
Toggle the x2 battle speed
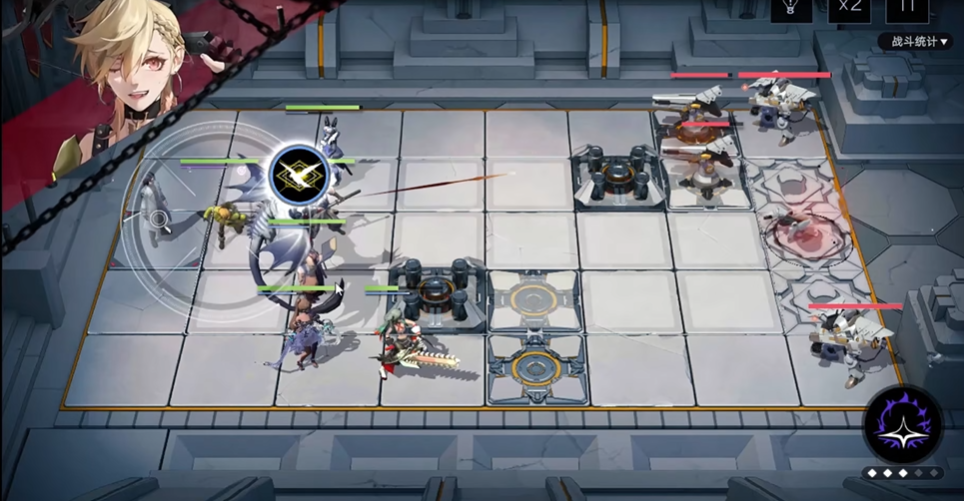point(849,8)
